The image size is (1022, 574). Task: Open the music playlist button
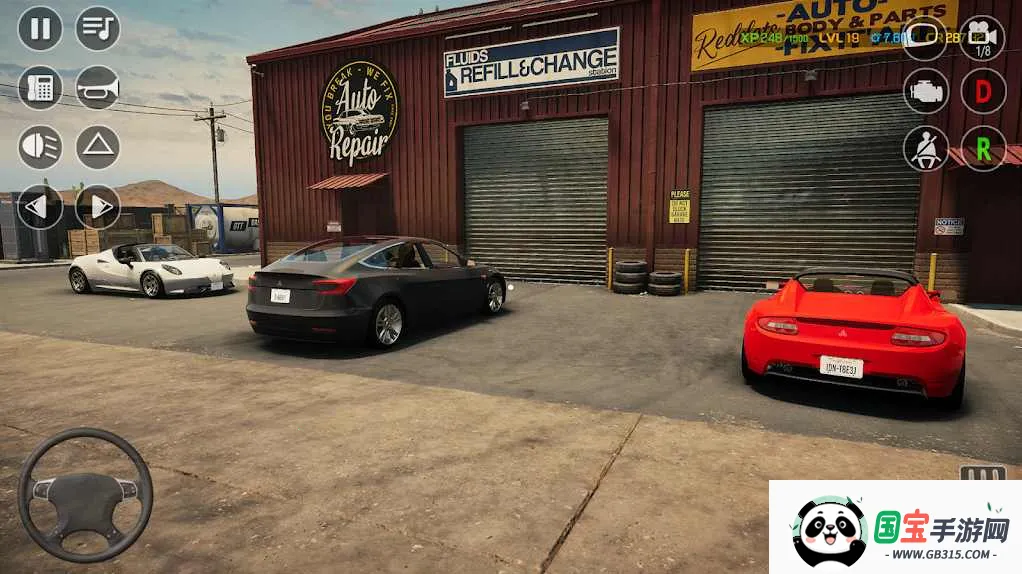click(x=98, y=28)
